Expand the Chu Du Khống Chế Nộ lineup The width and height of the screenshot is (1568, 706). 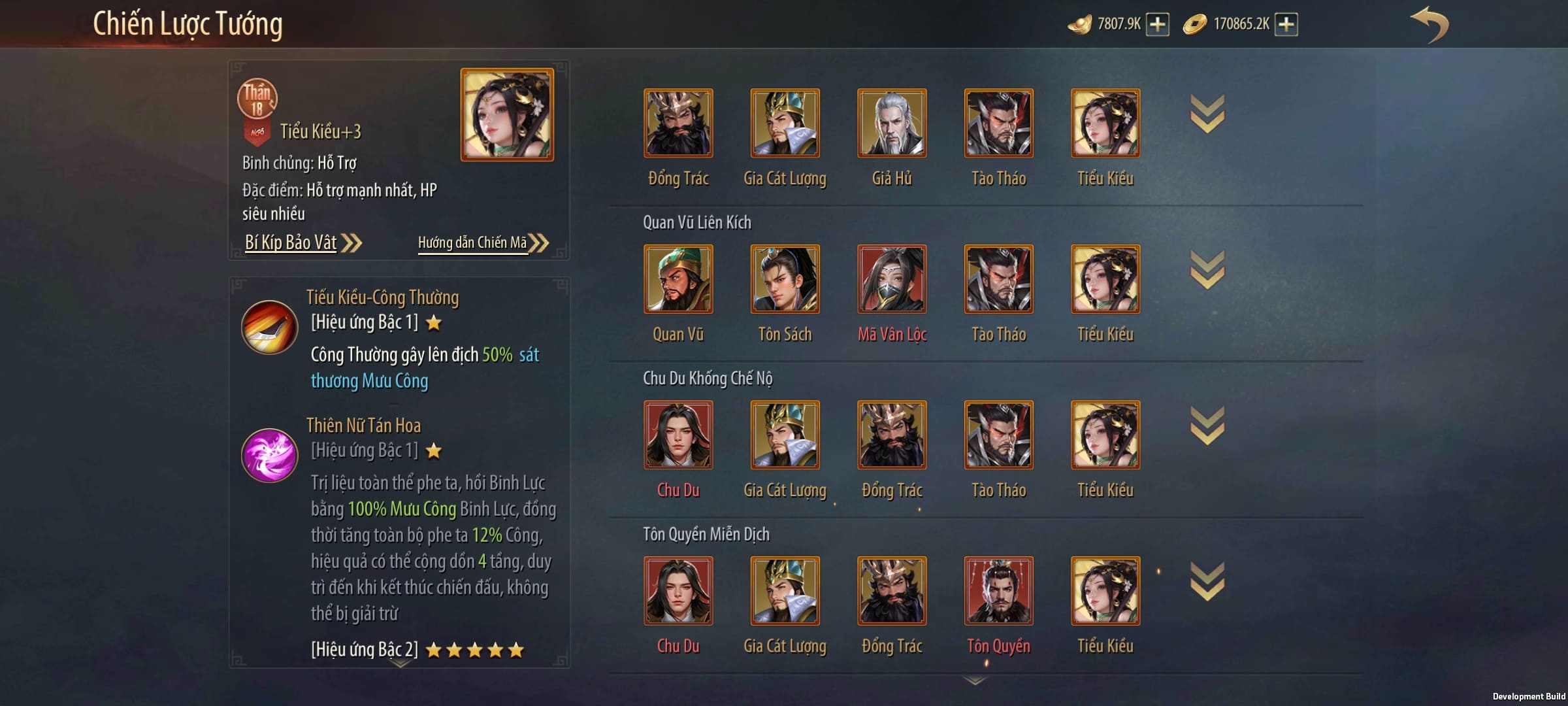point(1207,426)
